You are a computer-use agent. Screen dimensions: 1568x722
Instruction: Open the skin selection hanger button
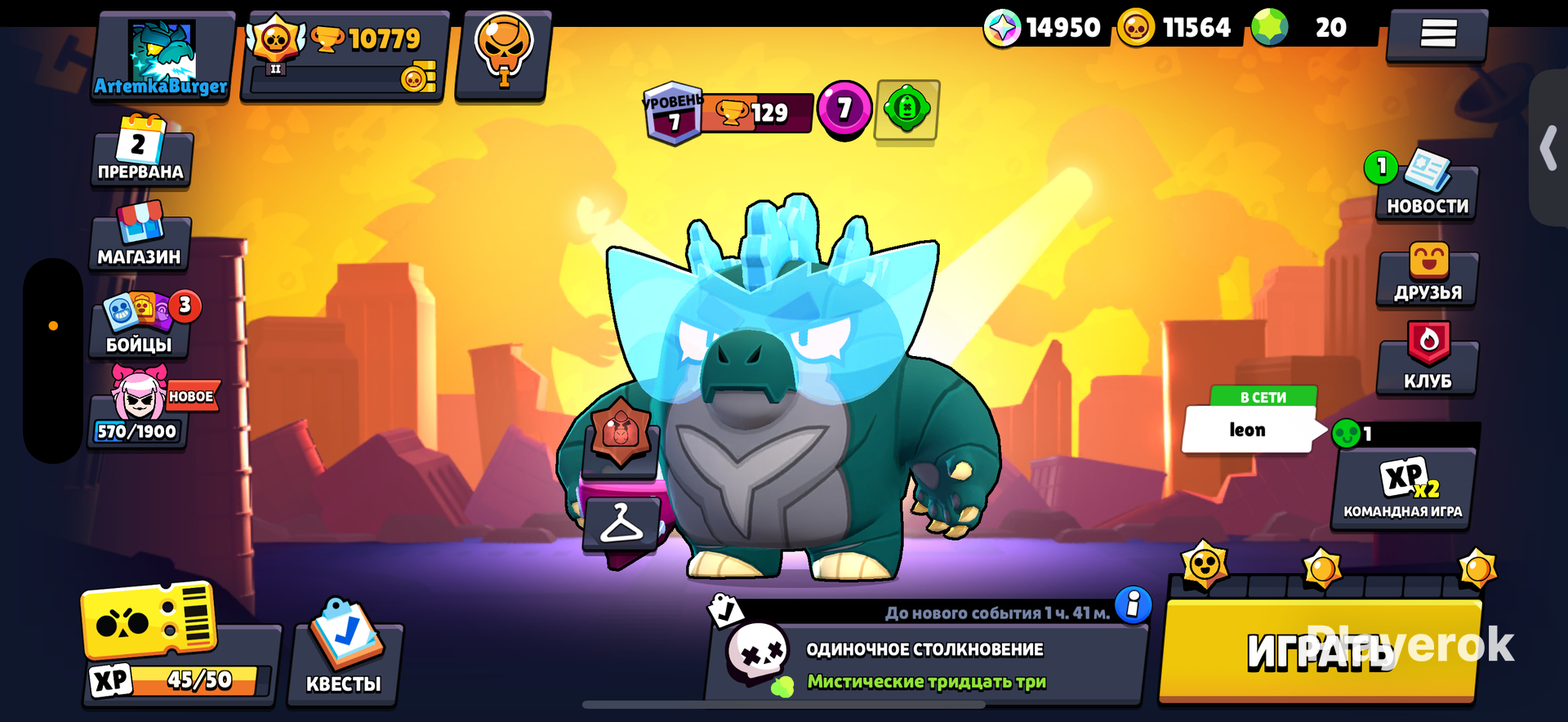tap(621, 524)
